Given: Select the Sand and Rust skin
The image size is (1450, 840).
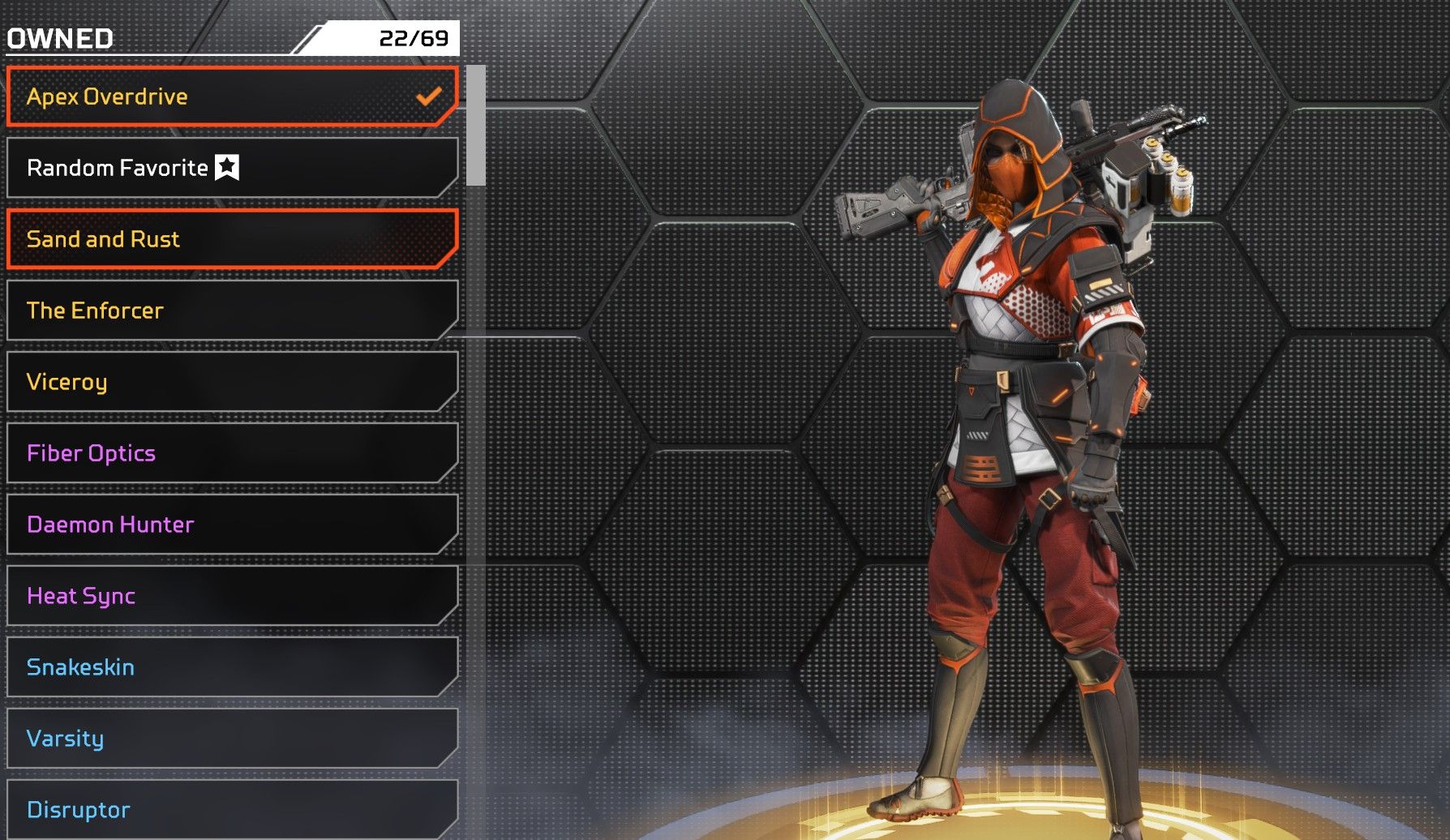Looking at the screenshot, I should [x=231, y=239].
